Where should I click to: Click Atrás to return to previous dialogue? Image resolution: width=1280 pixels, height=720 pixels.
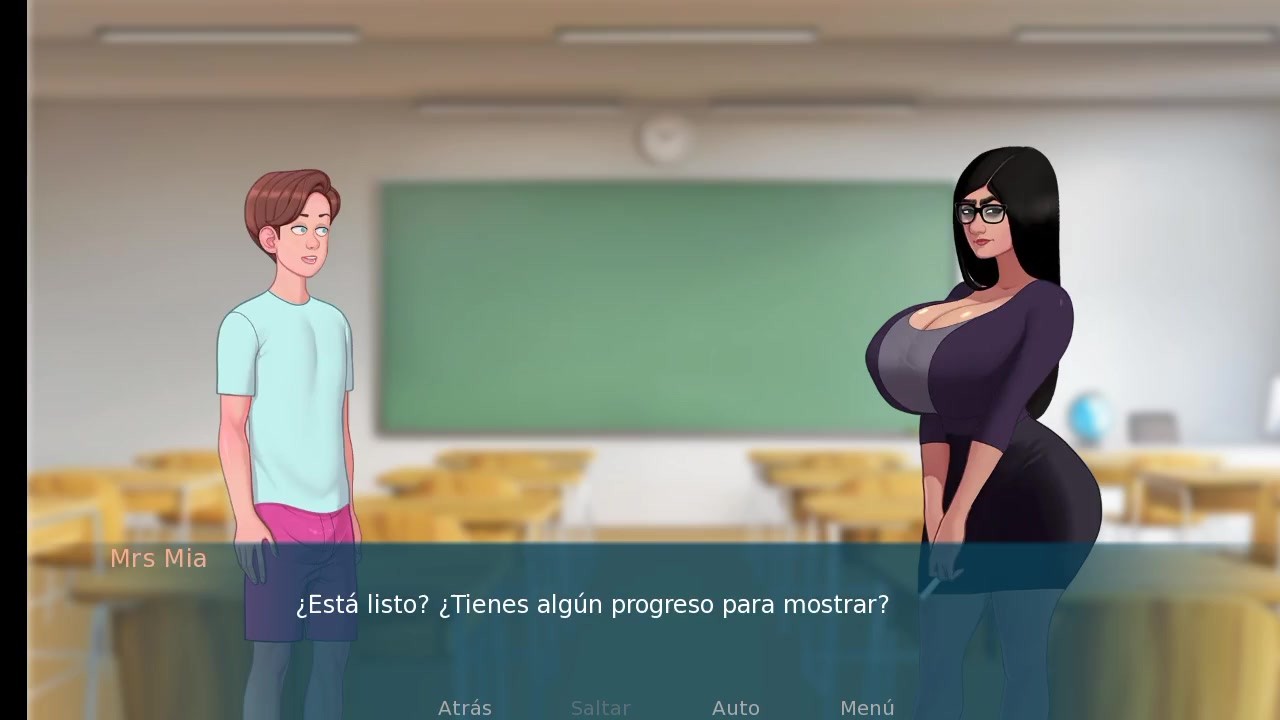click(464, 708)
